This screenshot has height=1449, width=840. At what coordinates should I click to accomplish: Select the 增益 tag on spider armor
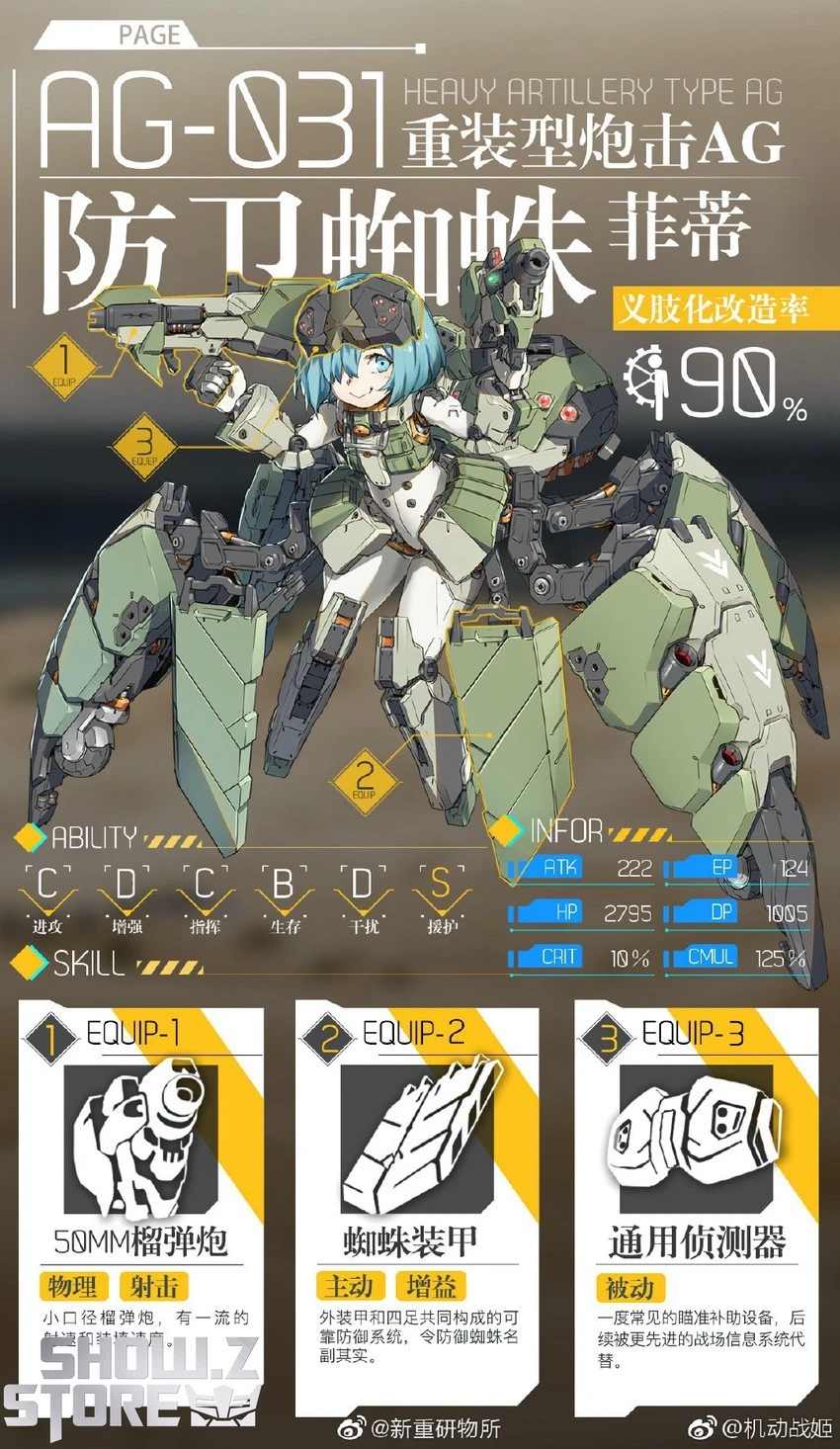(432, 1286)
